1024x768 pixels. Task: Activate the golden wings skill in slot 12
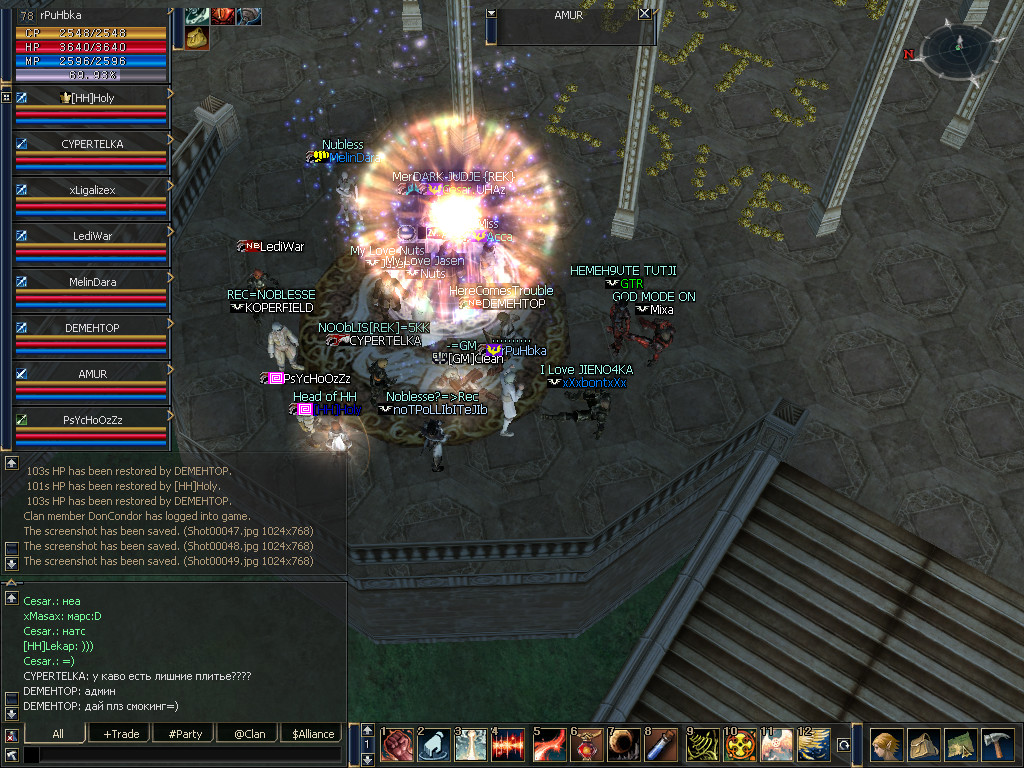click(x=813, y=745)
